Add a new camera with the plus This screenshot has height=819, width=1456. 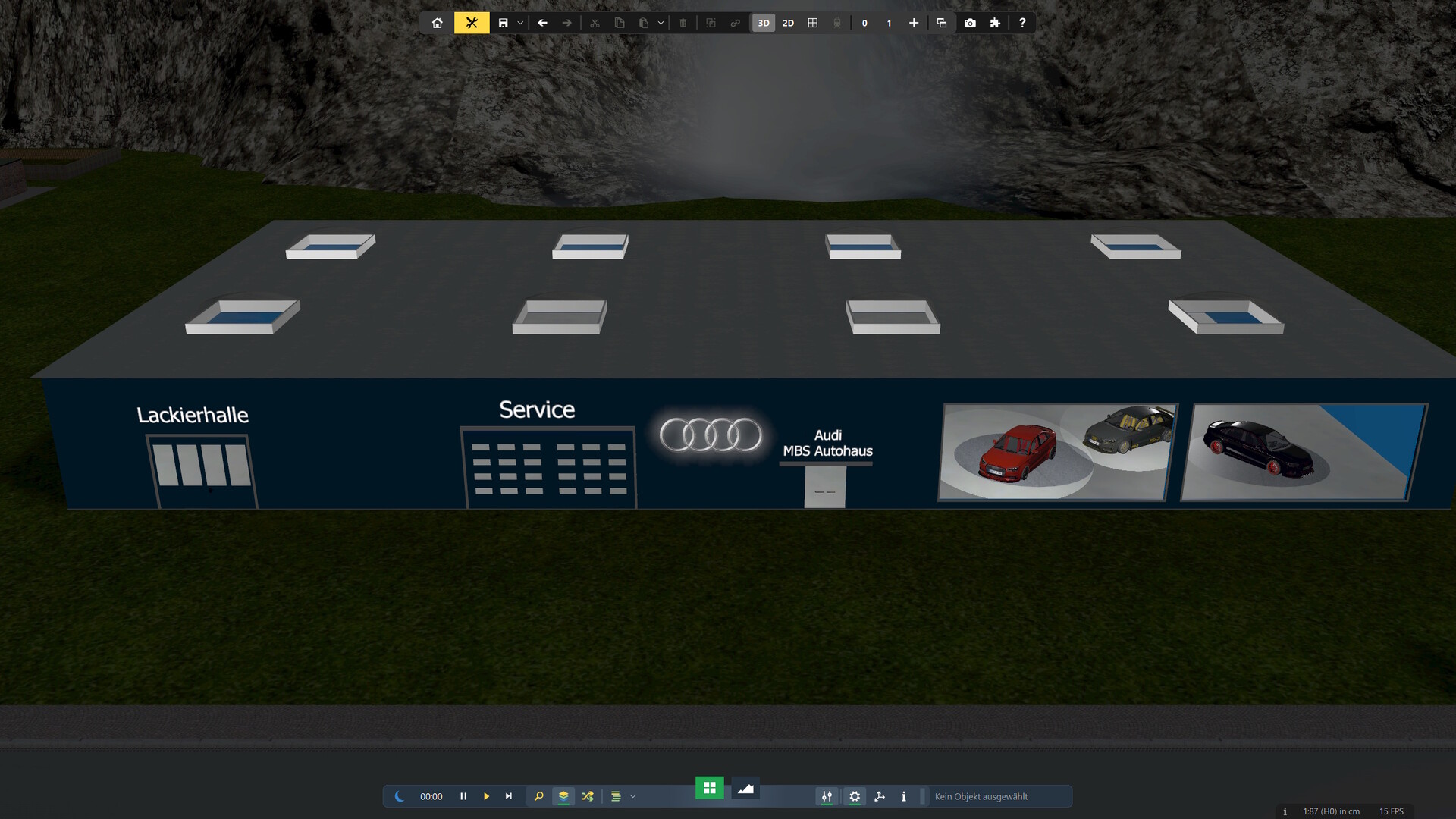tap(914, 23)
